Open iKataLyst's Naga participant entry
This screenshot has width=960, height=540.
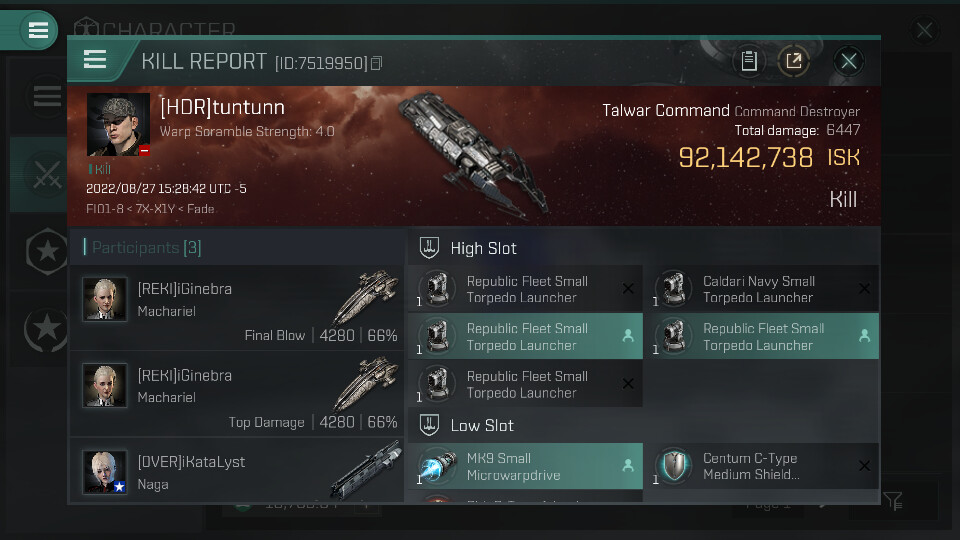click(x=237, y=471)
